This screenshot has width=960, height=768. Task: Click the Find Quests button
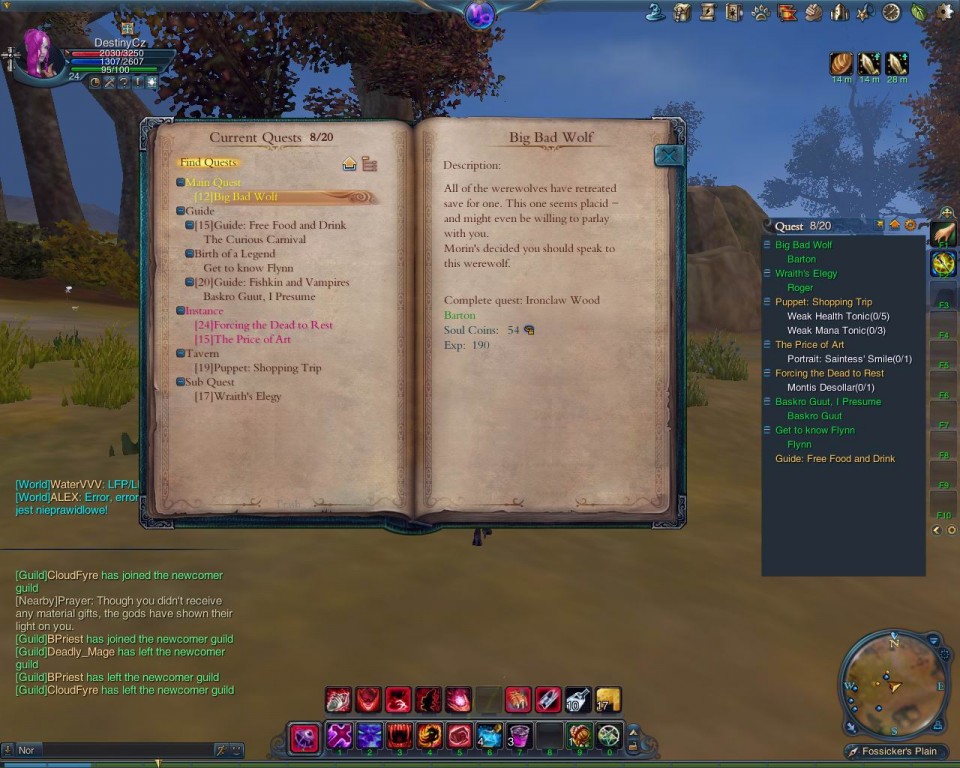[x=208, y=162]
